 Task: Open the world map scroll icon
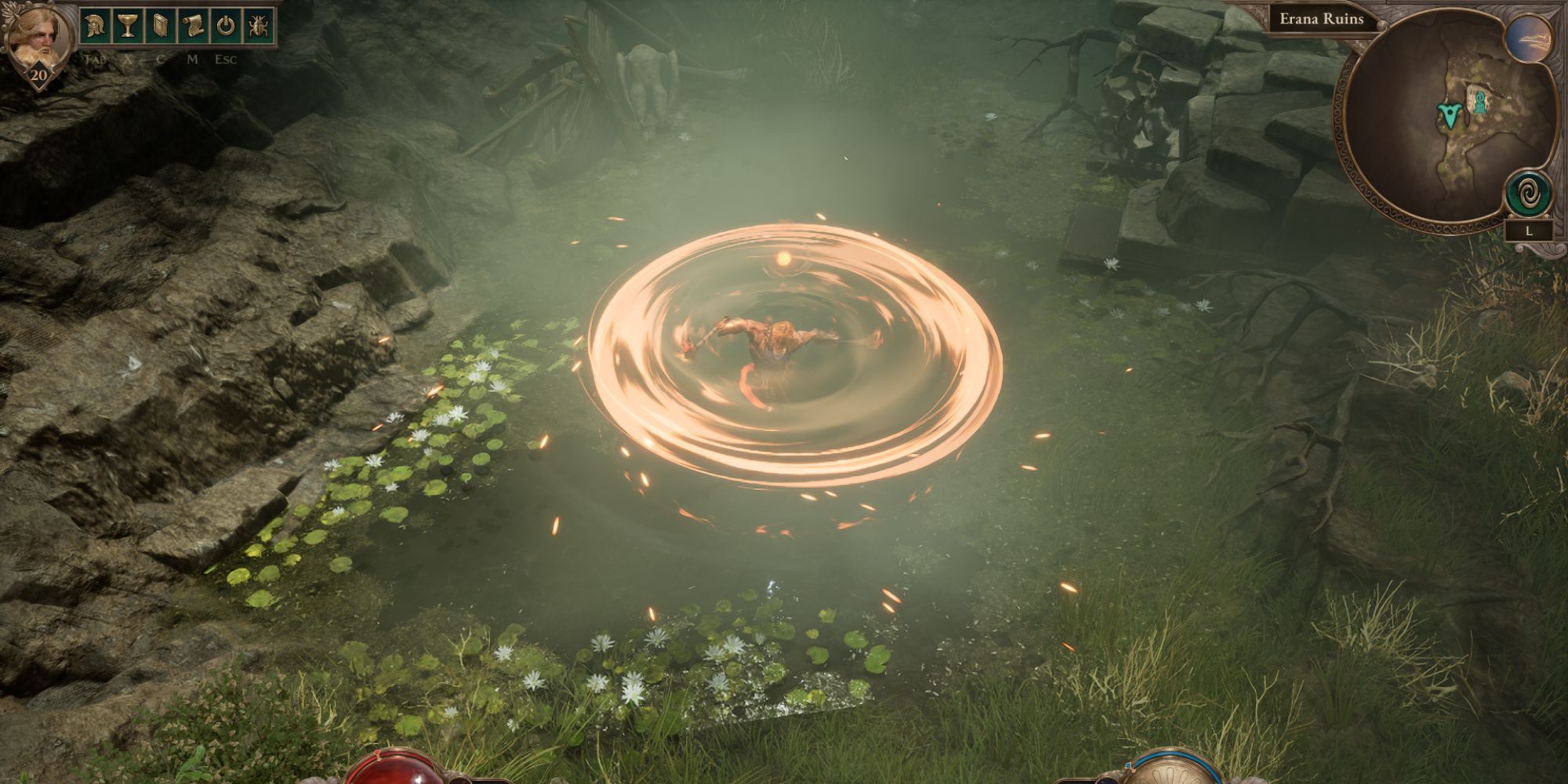coord(193,25)
